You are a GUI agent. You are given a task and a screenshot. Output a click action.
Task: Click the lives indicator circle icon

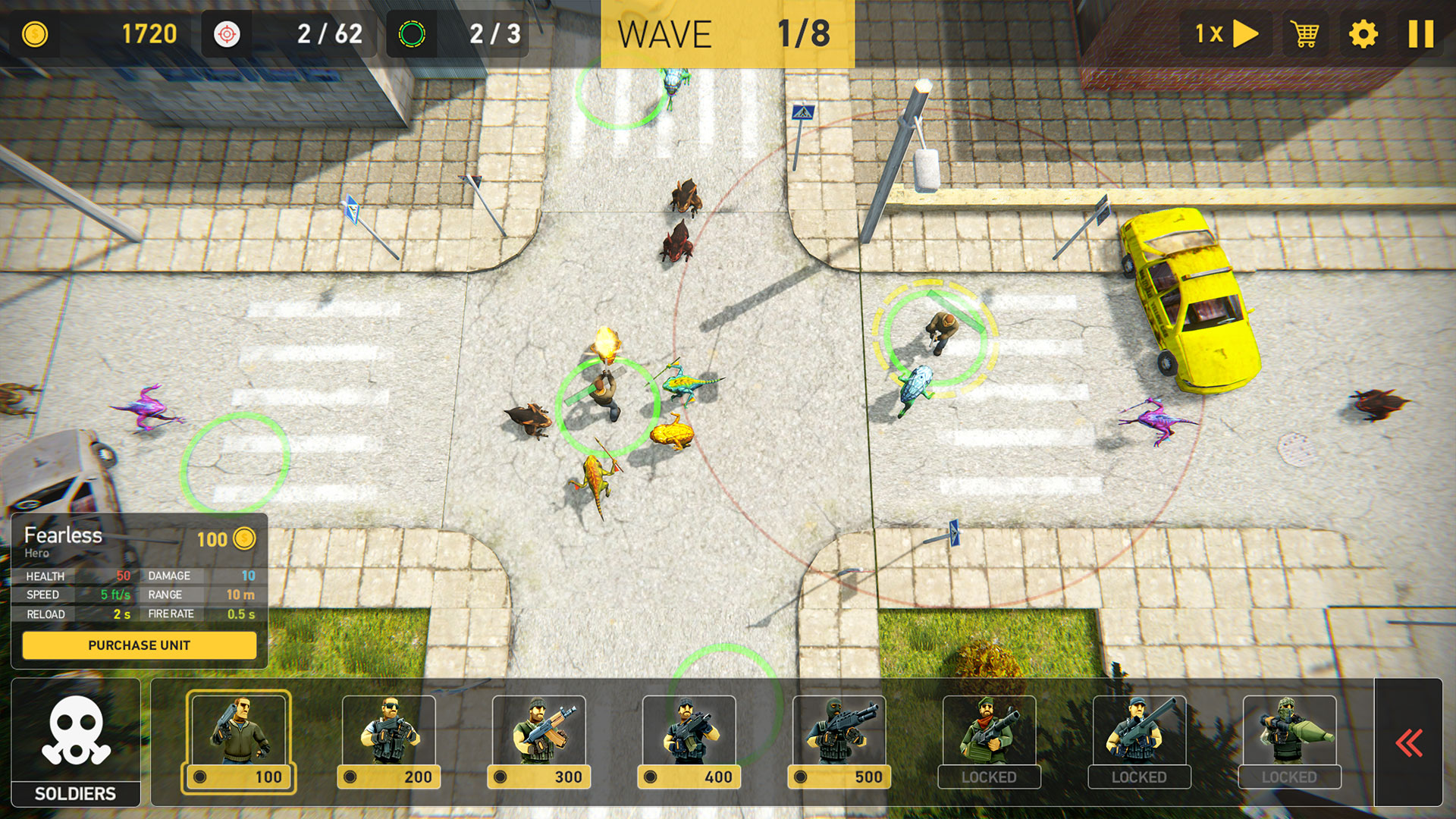[x=411, y=33]
